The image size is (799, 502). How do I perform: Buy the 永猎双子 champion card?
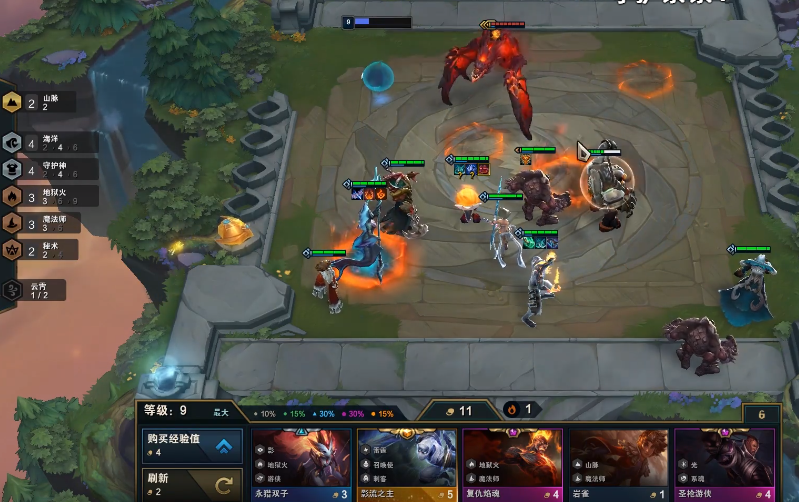point(302,464)
